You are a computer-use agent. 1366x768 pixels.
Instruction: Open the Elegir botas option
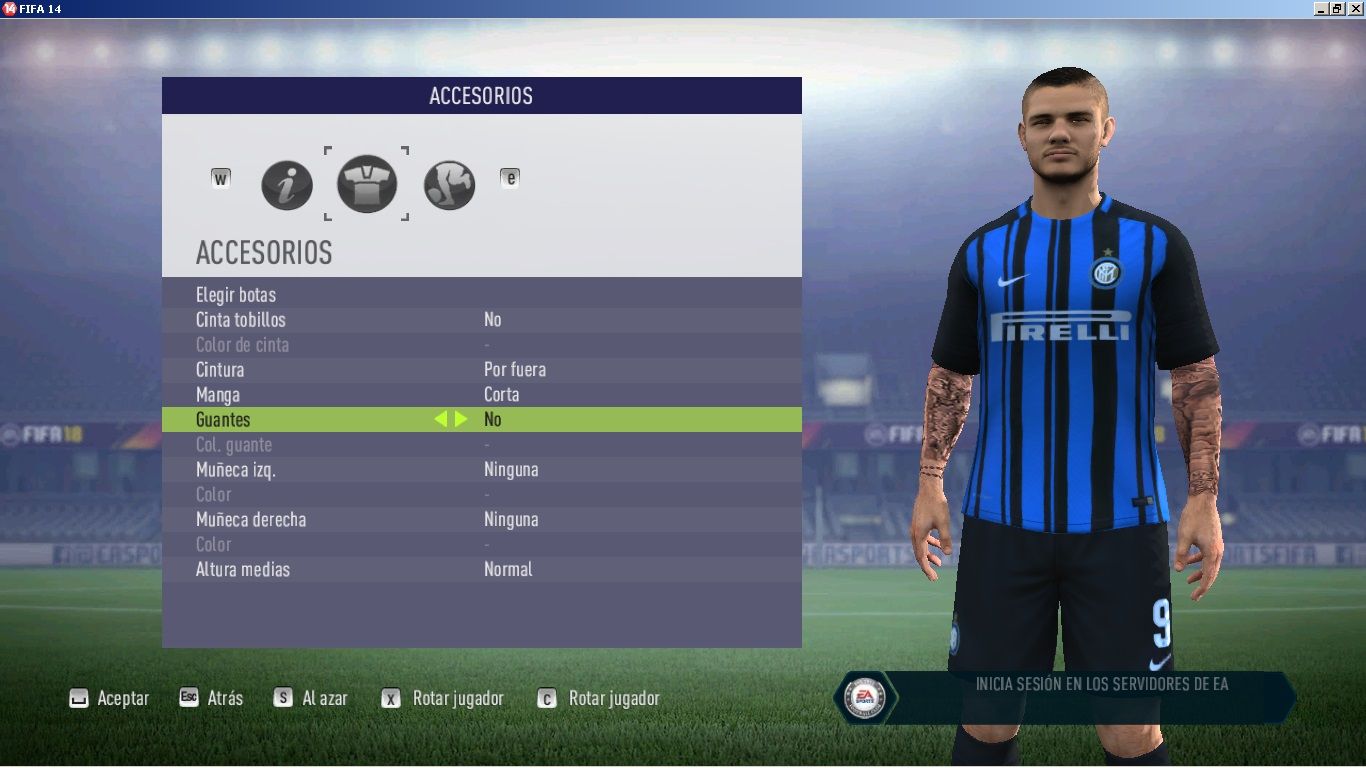point(236,295)
